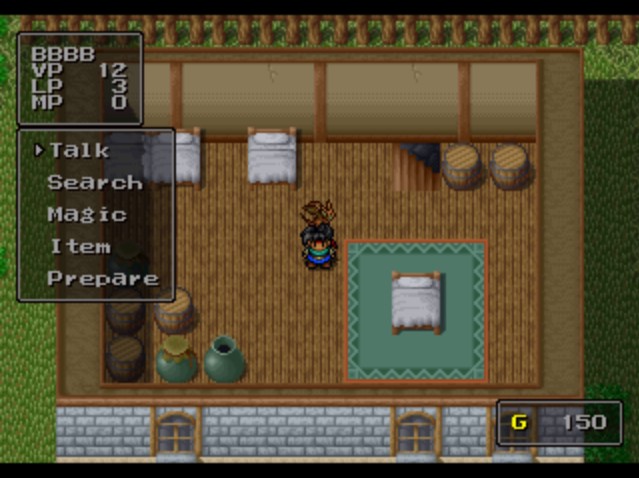Choose Search from the command menu

pos(95,182)
